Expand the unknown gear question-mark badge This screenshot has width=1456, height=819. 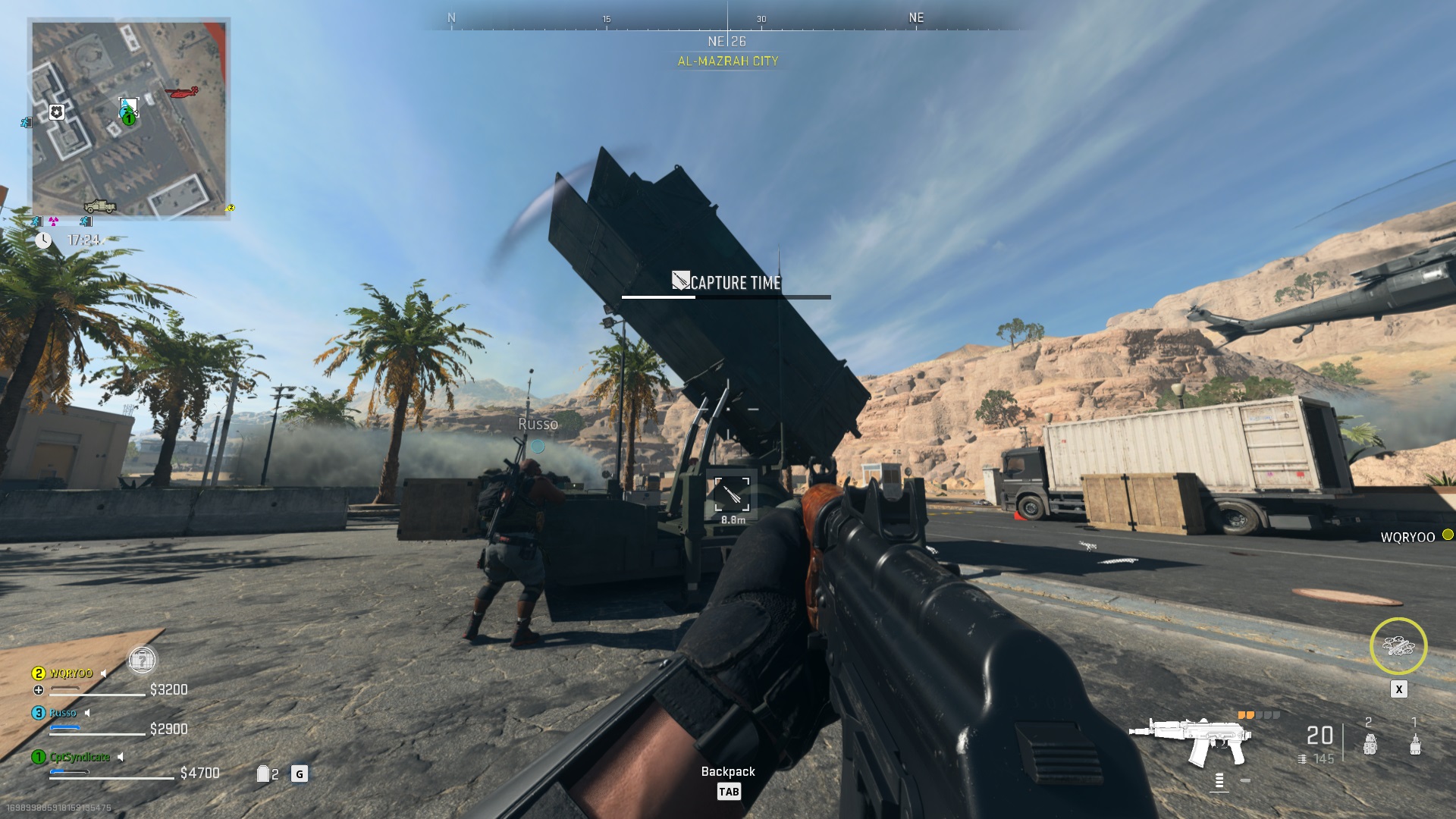pyautogui.click(x=143, y=661)
